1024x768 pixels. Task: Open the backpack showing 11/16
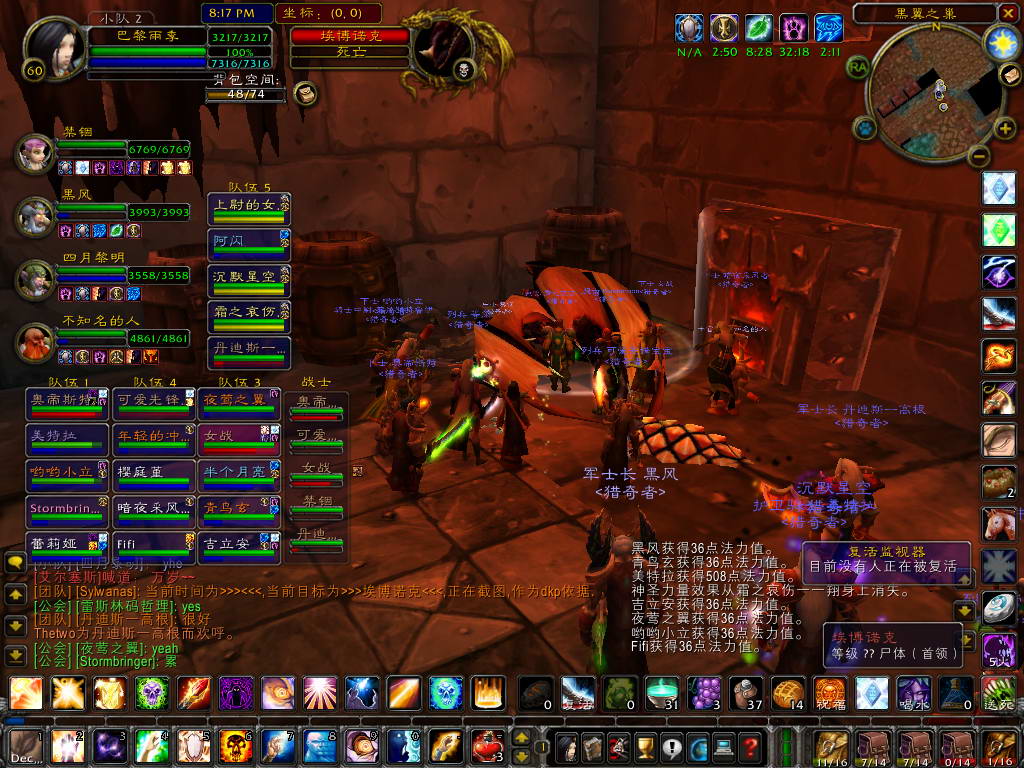(x=832, y=746)
